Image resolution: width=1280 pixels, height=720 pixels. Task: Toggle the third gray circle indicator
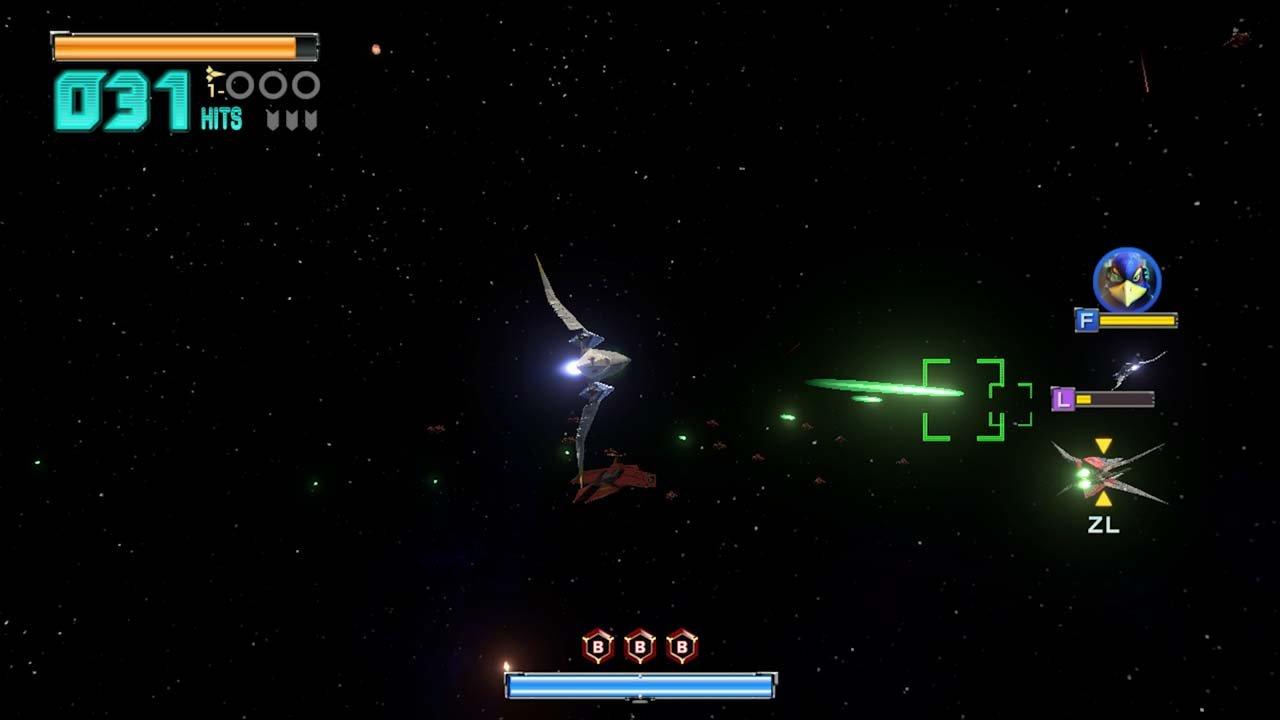point(306,85)
